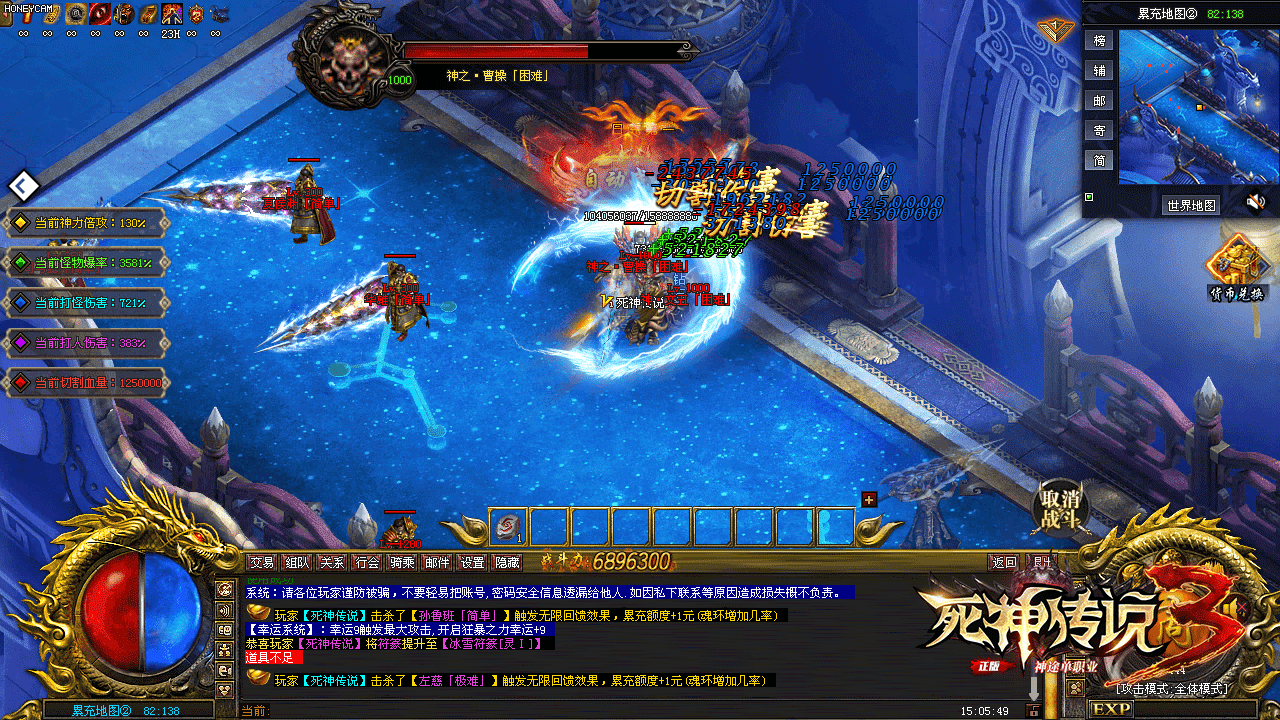The width and height of the screenshot is (1280, 720).
Task: Toggle the muted sound speaker icon
Action: coord(1255,203)
